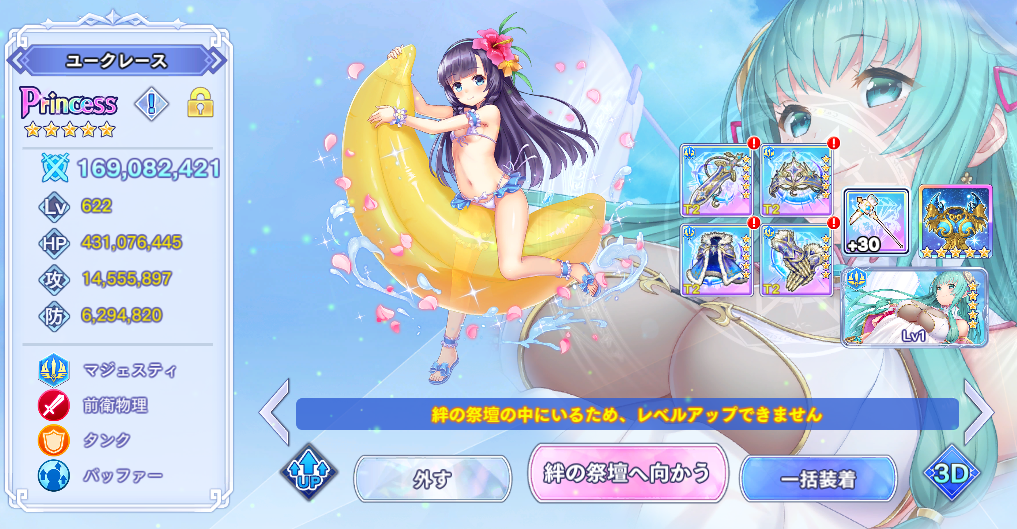The width and height of the screenshot is (1017, 529).
Task: Go to the next character with right arrow
Action: (979, 409)
